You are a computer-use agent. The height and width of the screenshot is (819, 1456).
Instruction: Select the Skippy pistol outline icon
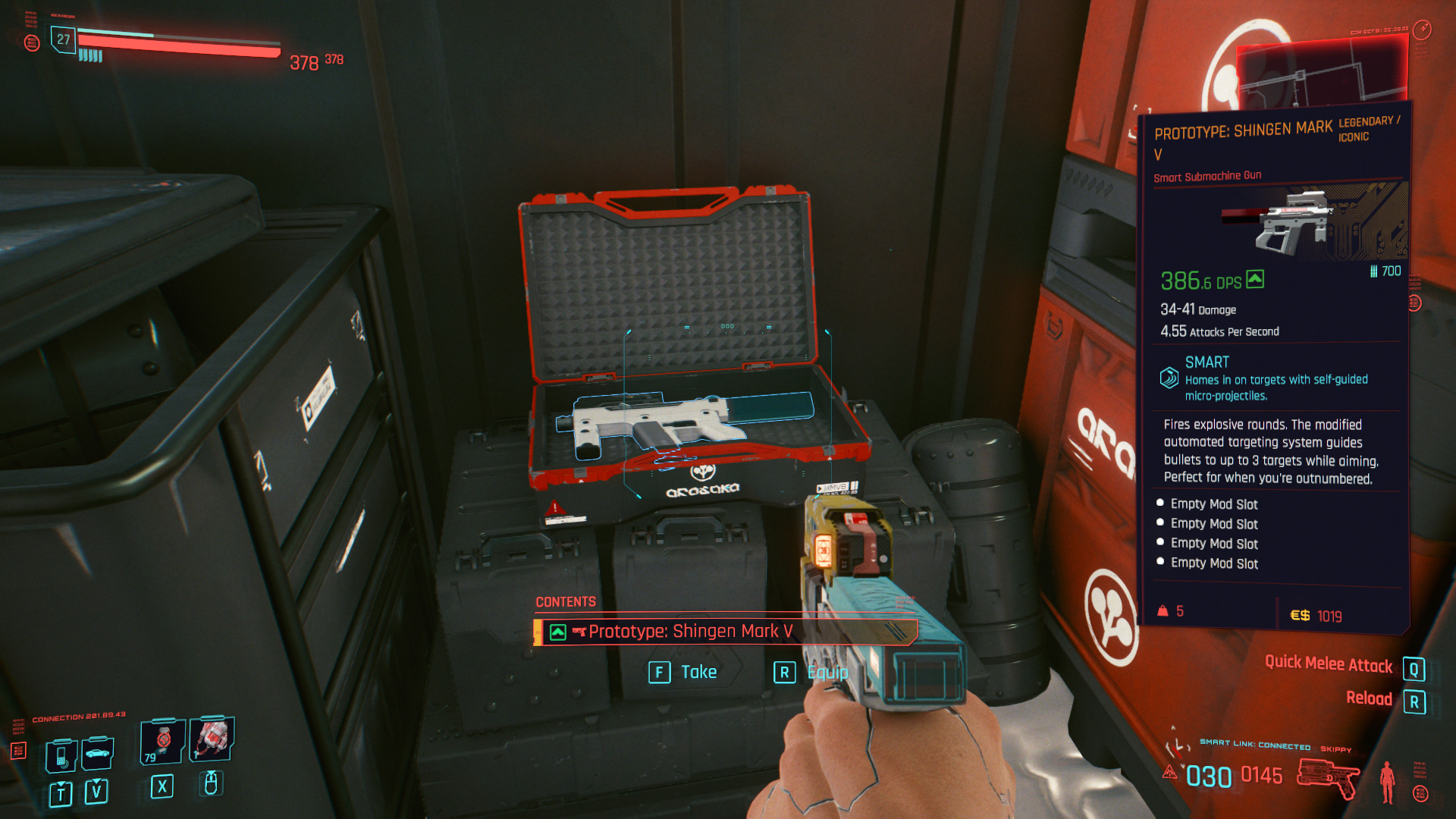(x=1327, y=777)
